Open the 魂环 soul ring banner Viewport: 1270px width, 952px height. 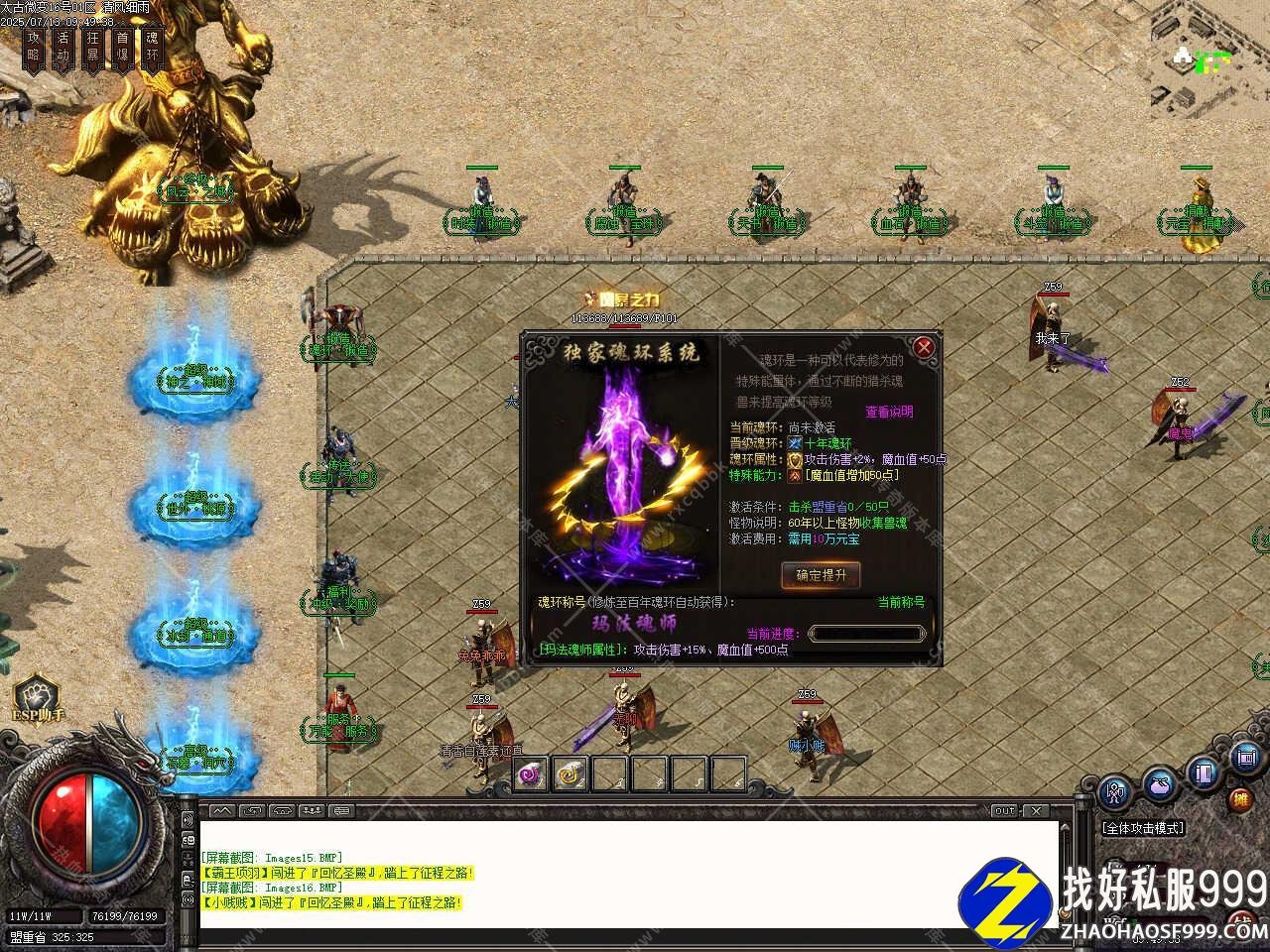pyautogui.click(x=152, y=48)
